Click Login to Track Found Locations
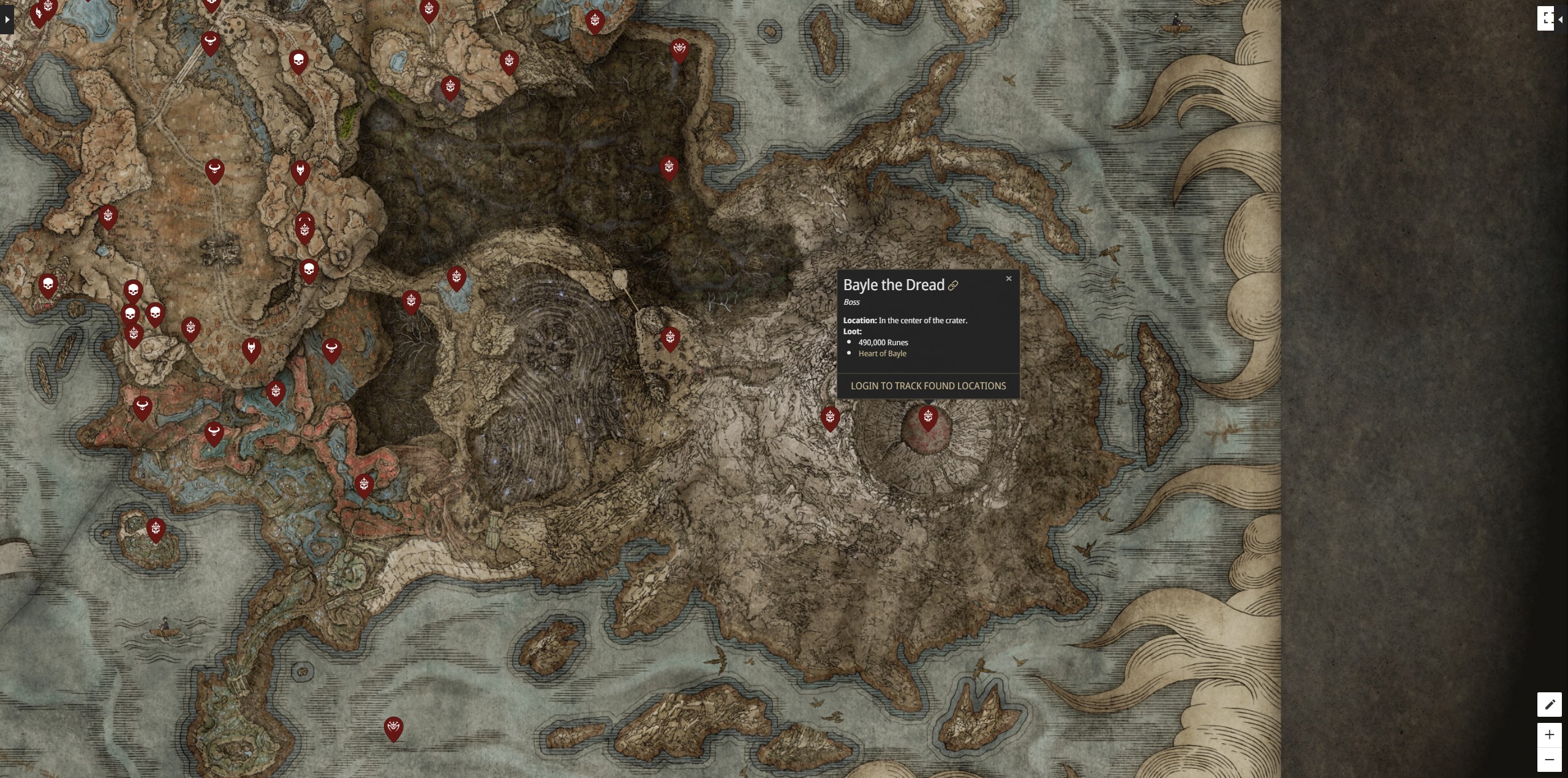The image size is (1568, 778). point(928,386)
